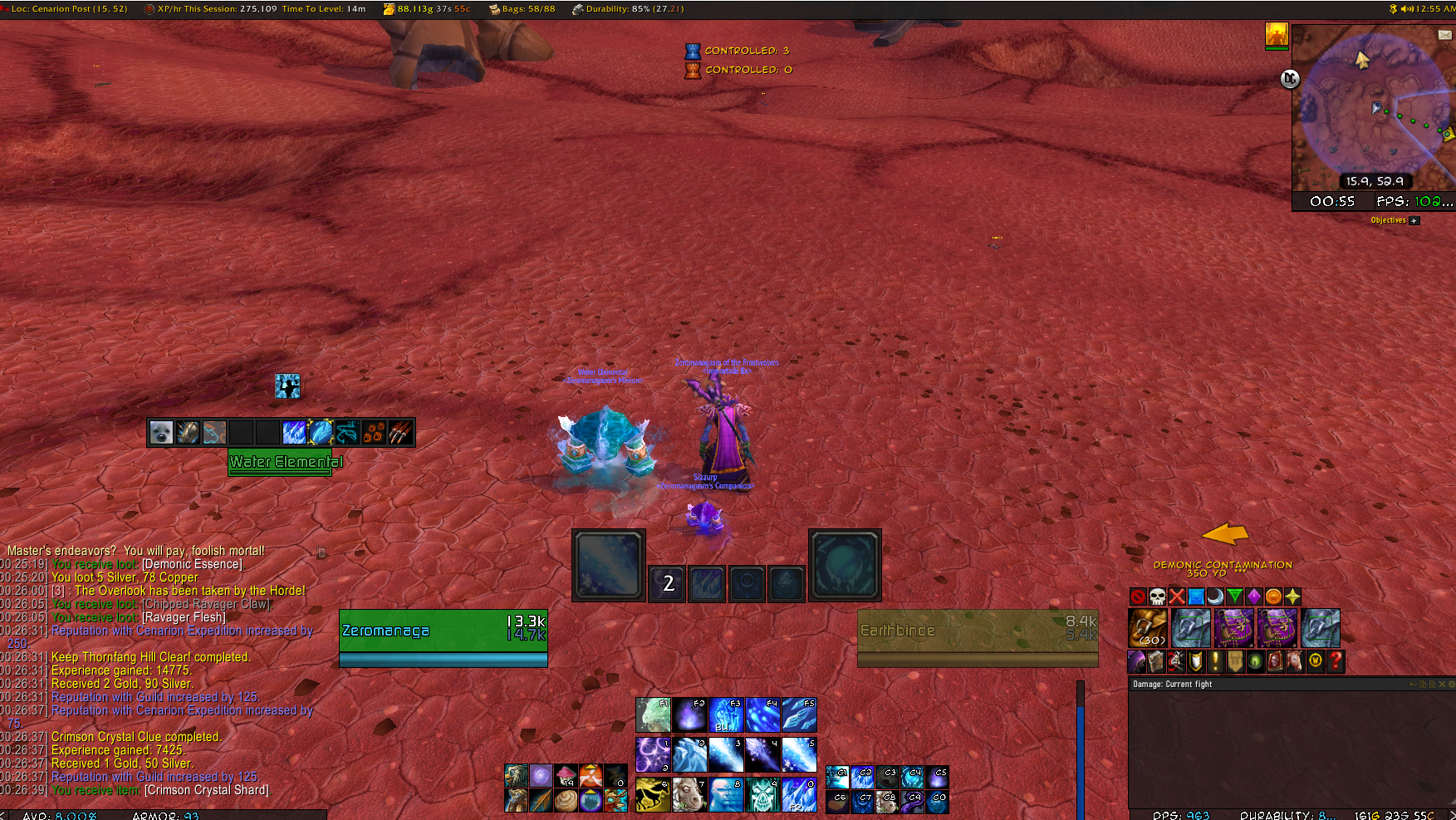1456x820 pixels.
Task: Open the backpack showing 30 free slots
Action: point(1148,628)
